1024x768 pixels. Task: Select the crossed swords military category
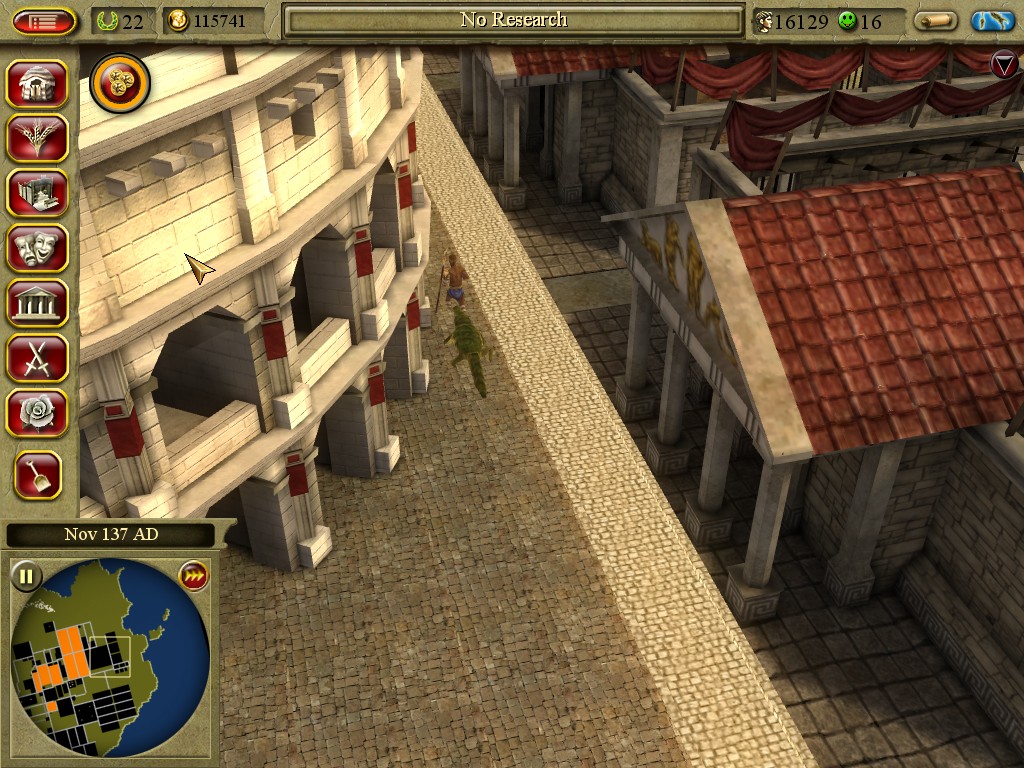pyautogui.click(x=38, y=357)
